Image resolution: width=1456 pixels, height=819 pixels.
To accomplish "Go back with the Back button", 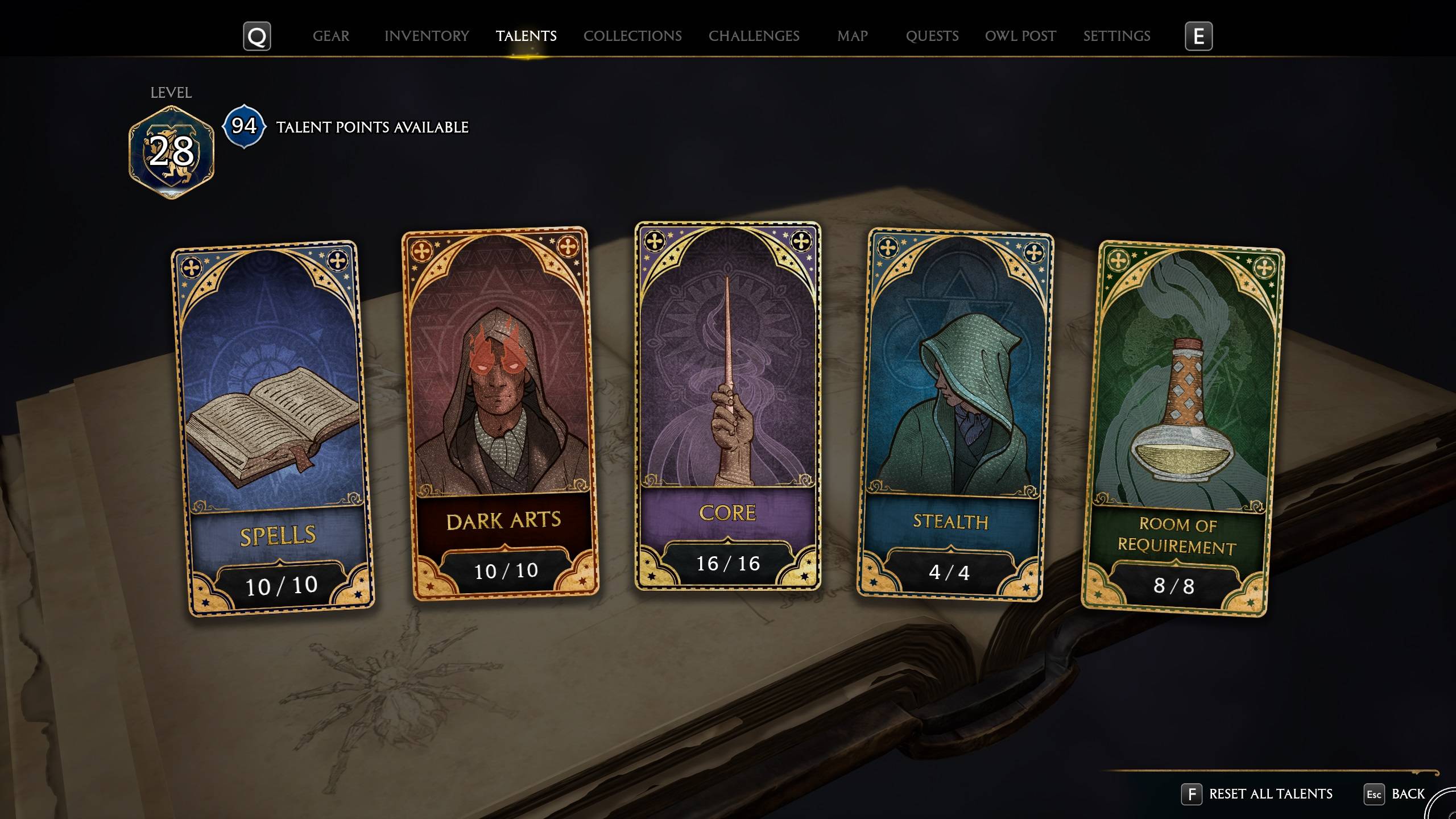I will click(x=1407, y=794).
